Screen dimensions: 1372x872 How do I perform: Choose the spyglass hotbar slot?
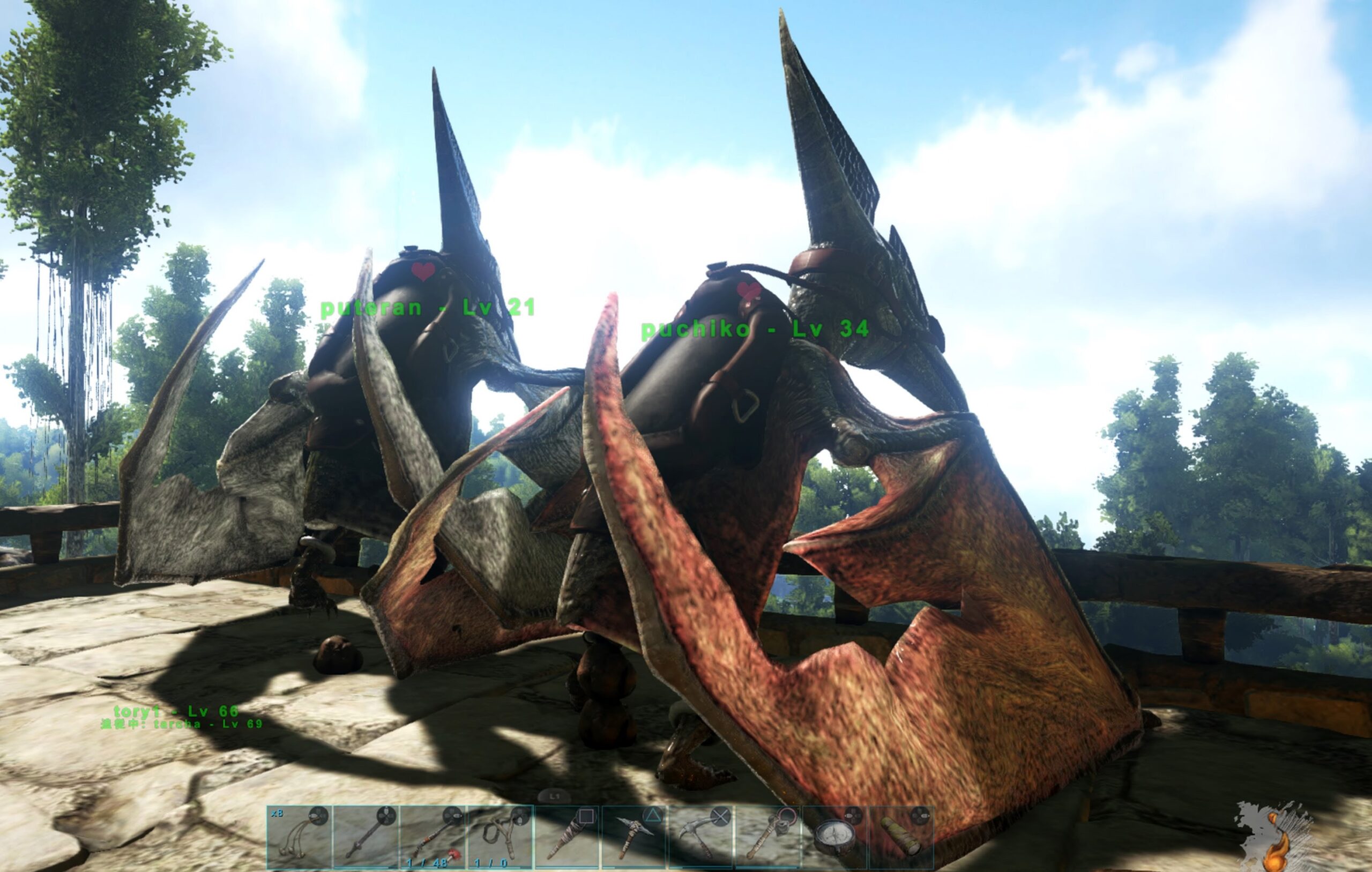click(x=901, y=837)
